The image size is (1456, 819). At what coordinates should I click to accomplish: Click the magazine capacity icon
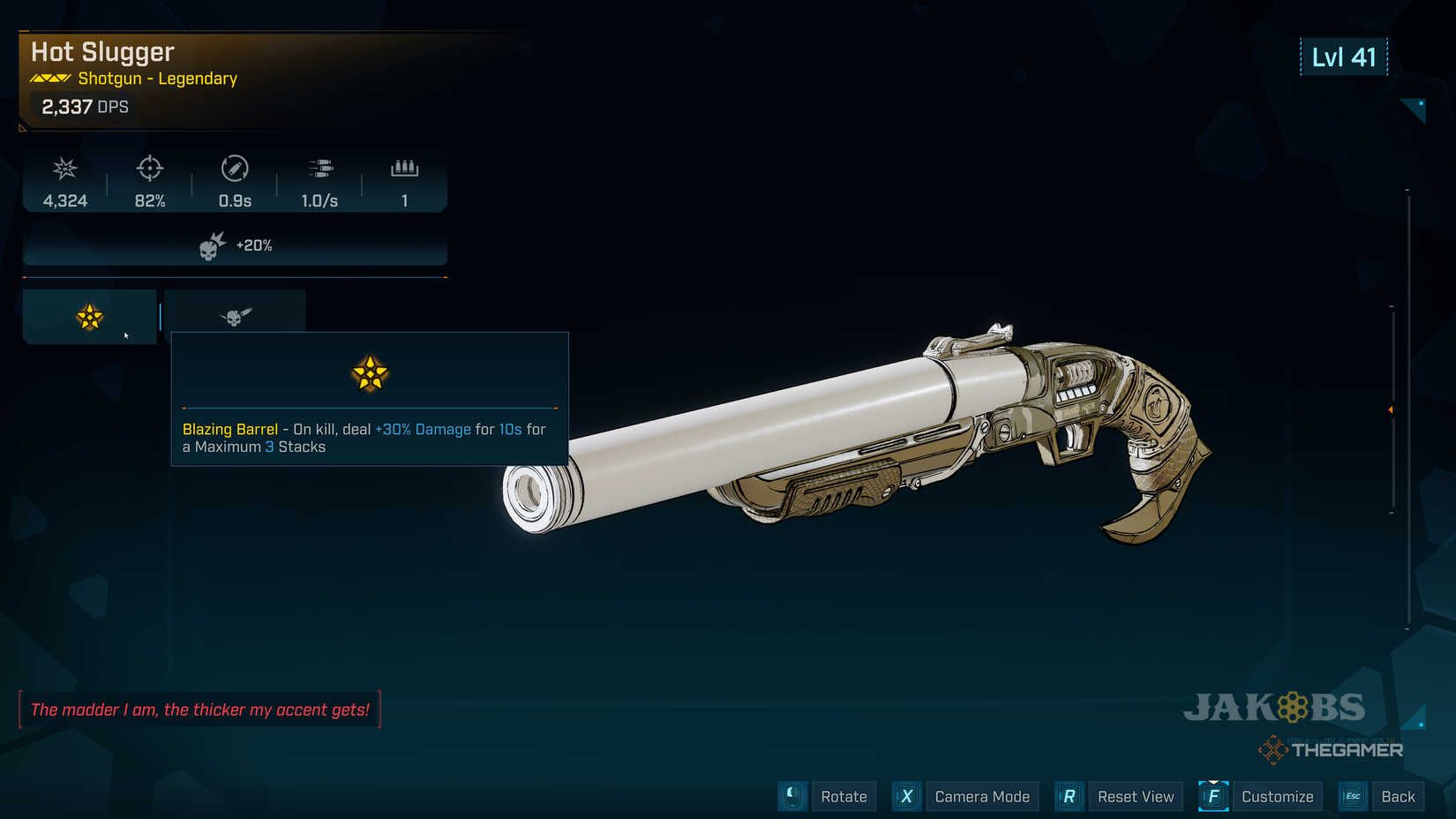[x=404, y=169]
